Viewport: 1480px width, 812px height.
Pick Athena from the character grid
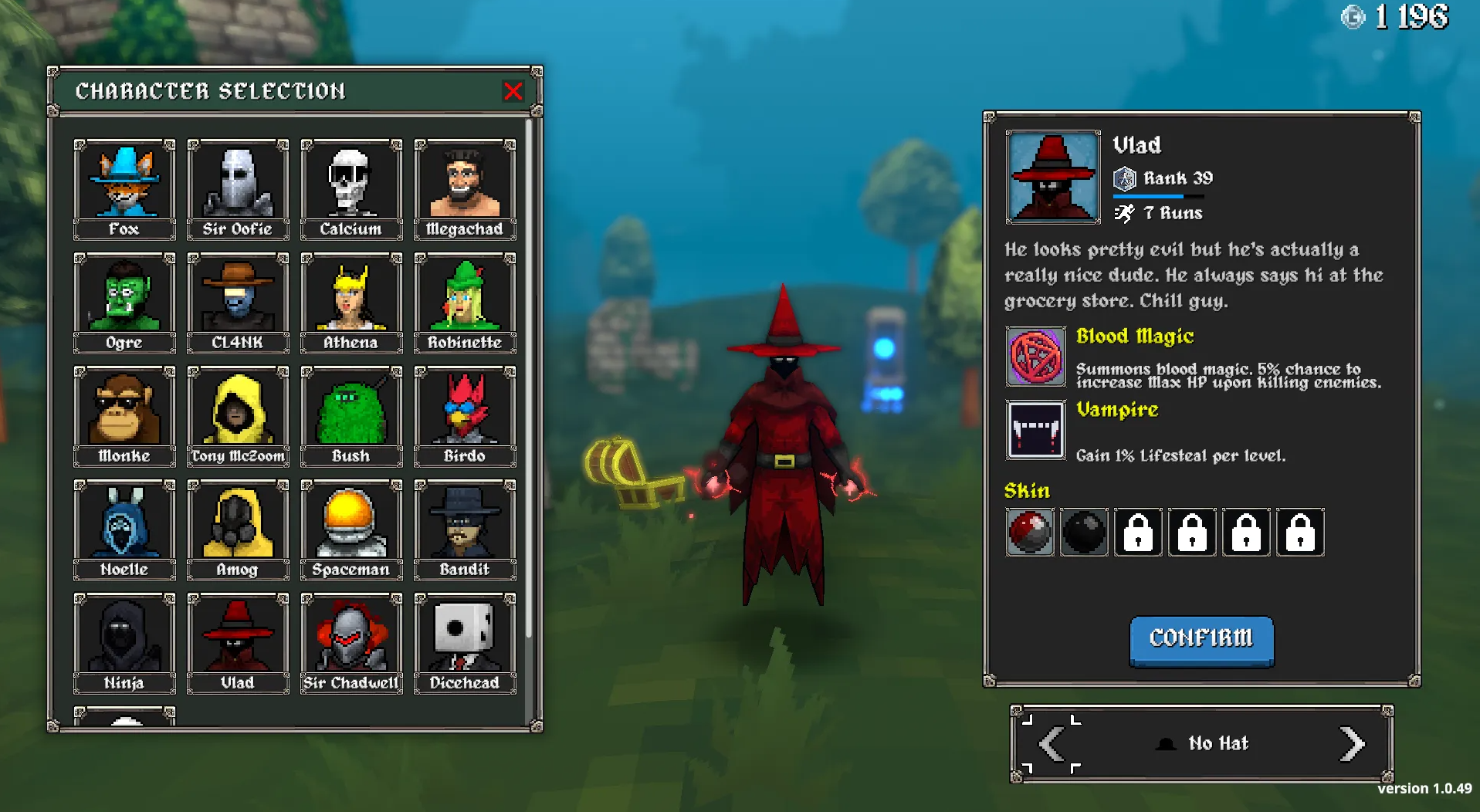pyautogui.click(x=351, y=302)
